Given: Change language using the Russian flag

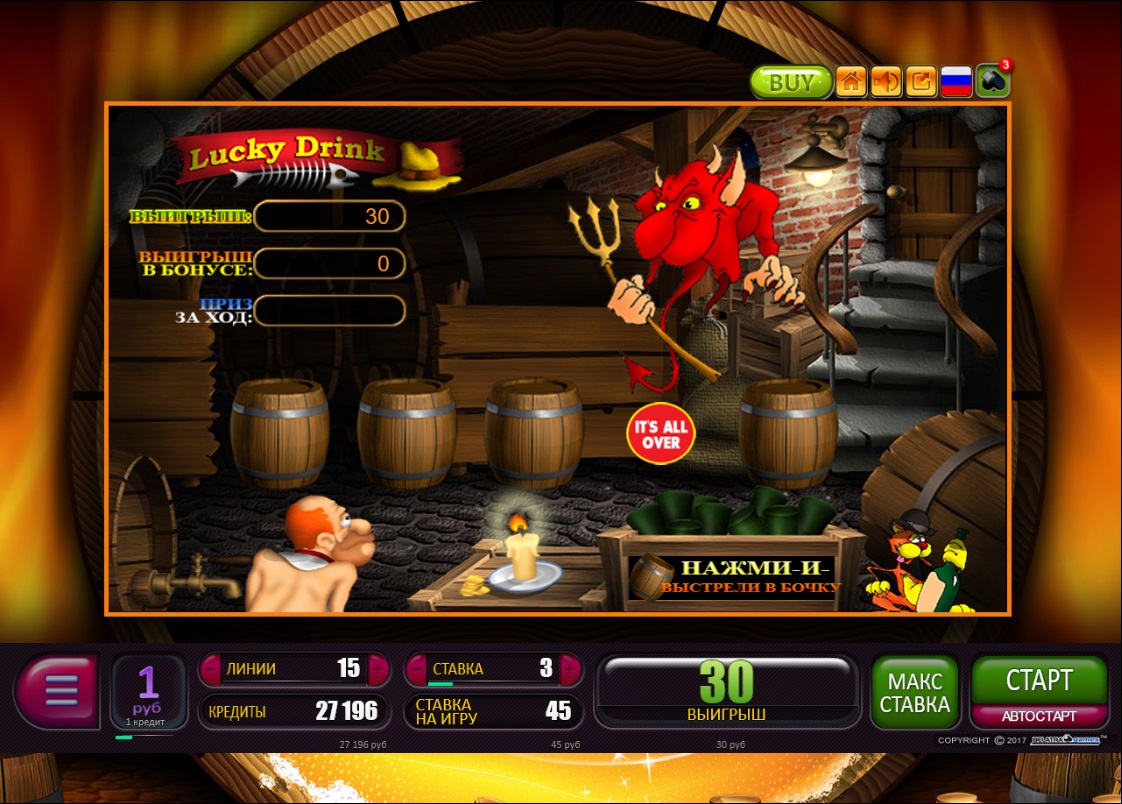Looking at the screenshot, I should coord(957,82).
